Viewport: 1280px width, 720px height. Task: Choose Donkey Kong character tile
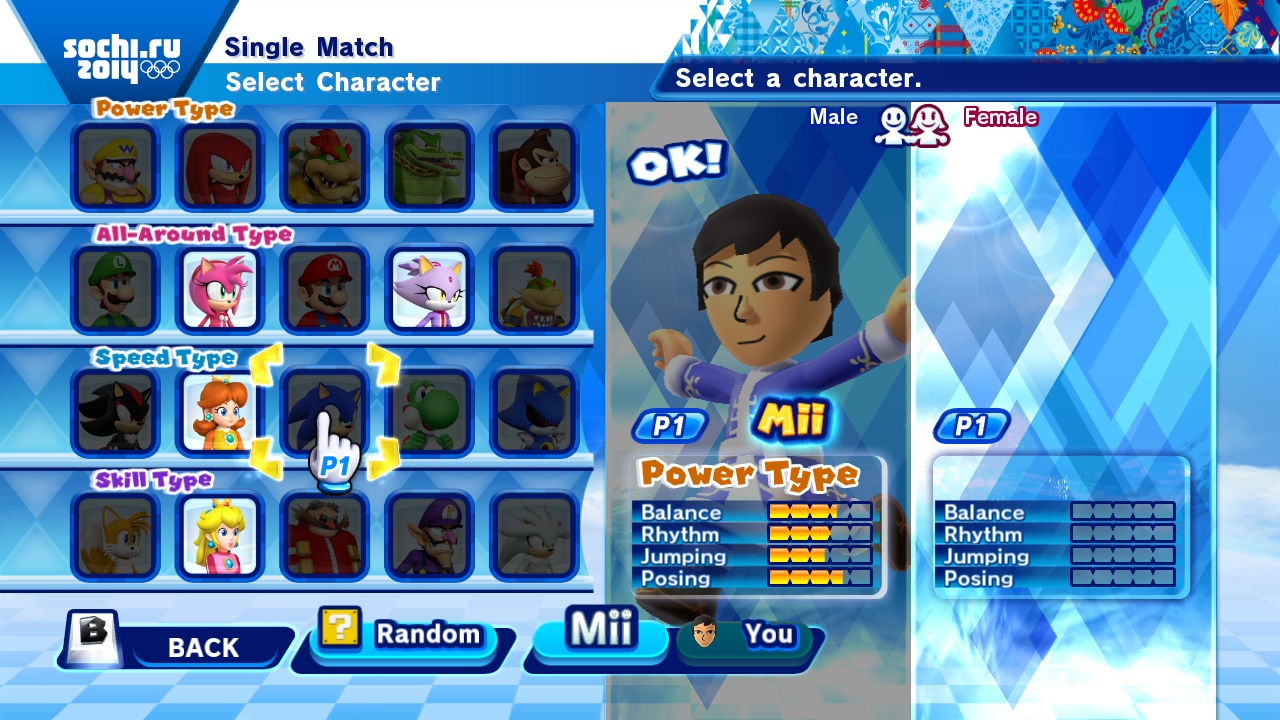pyautogui.click(x=534, y=166)
